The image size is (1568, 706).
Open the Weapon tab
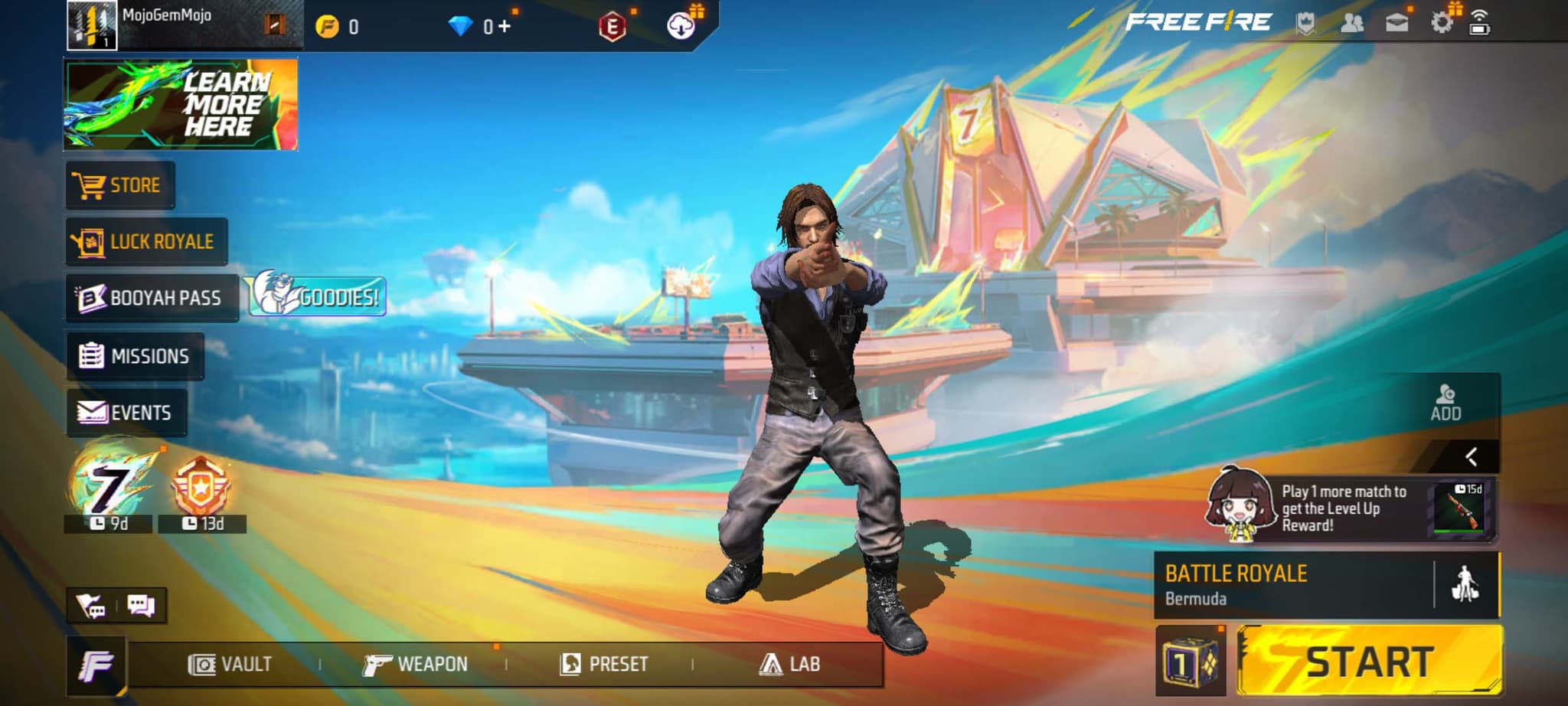[x=416, y=664]
